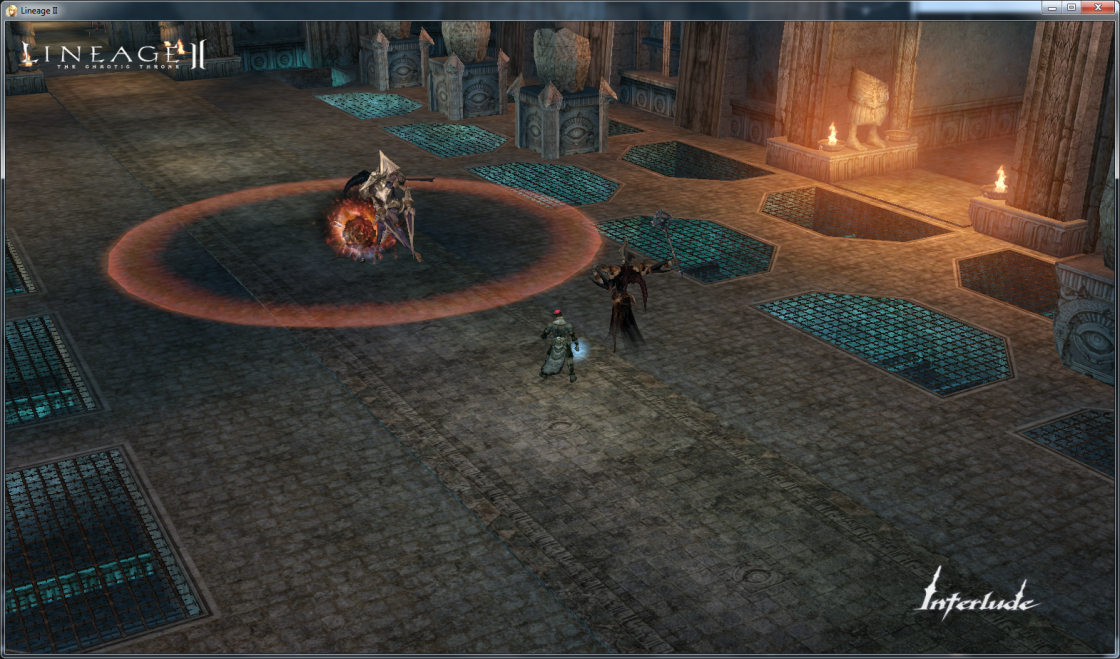Minimize the Lineage II window
Viewport: 1120px width, 659px height.
pos(1052,7)
